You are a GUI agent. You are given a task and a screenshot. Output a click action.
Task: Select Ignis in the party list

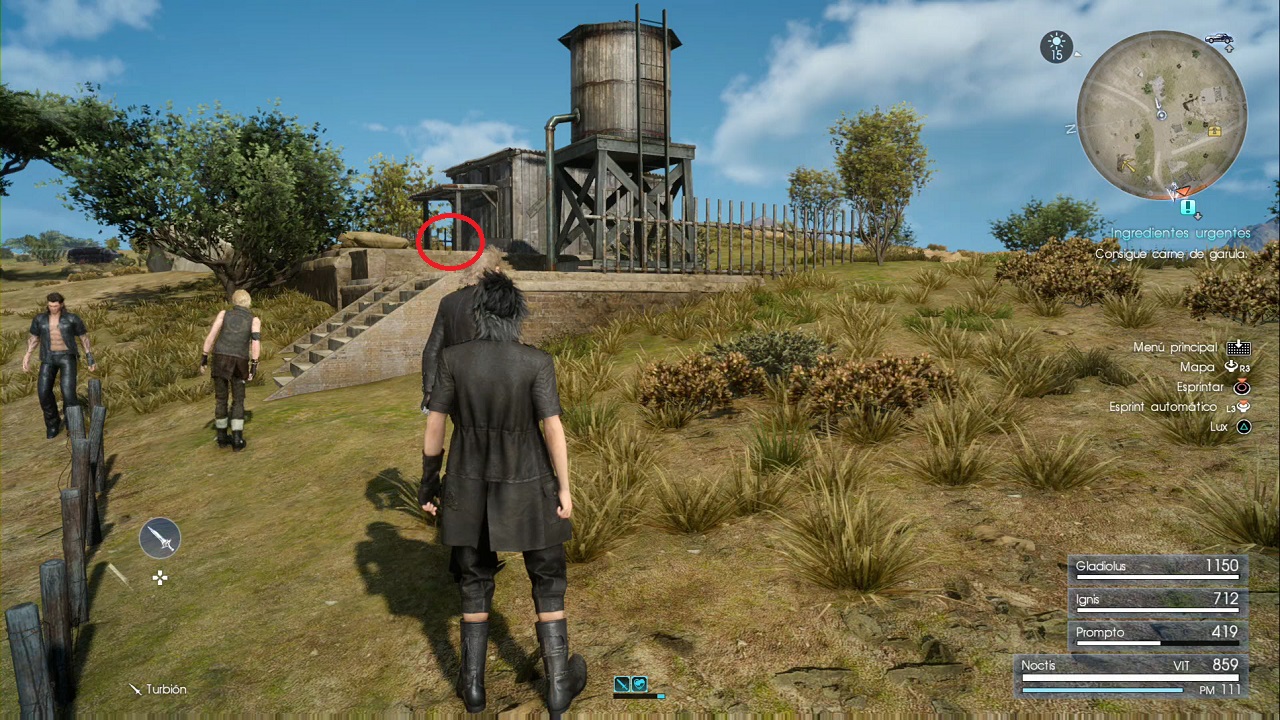coord(1157,600)
